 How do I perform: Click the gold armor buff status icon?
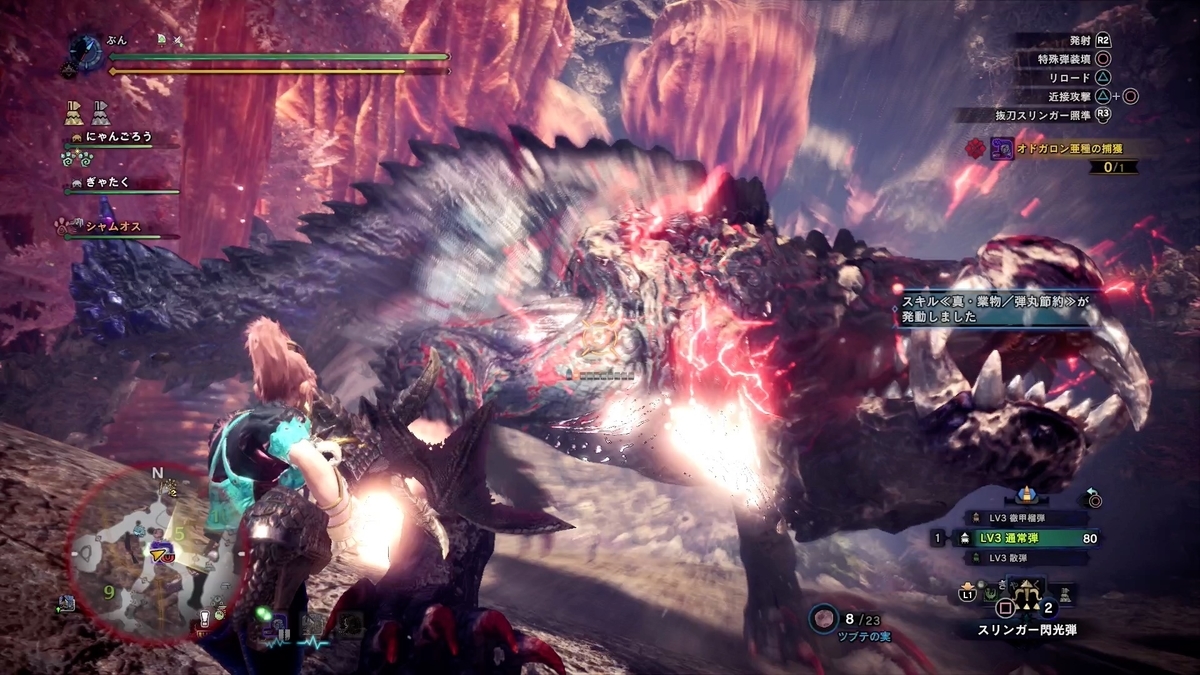pyautogui.click(x=73, y=110)
